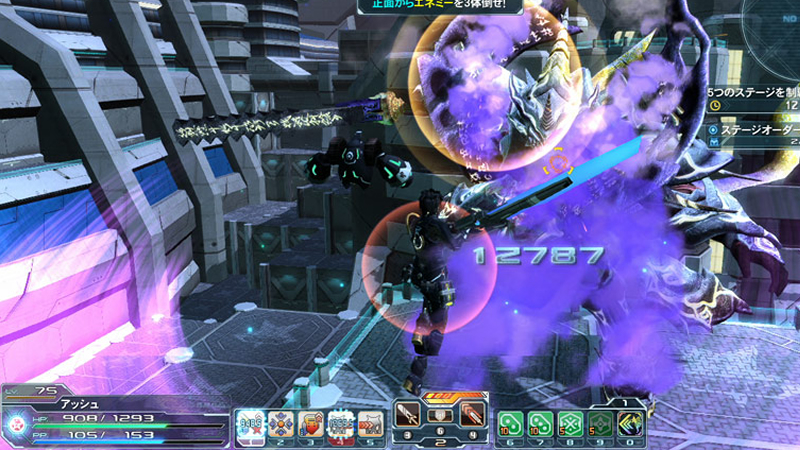Trigger the bright green hexagon skill
The width and height of the screenshot is (800, 450).
pos(570,424)
